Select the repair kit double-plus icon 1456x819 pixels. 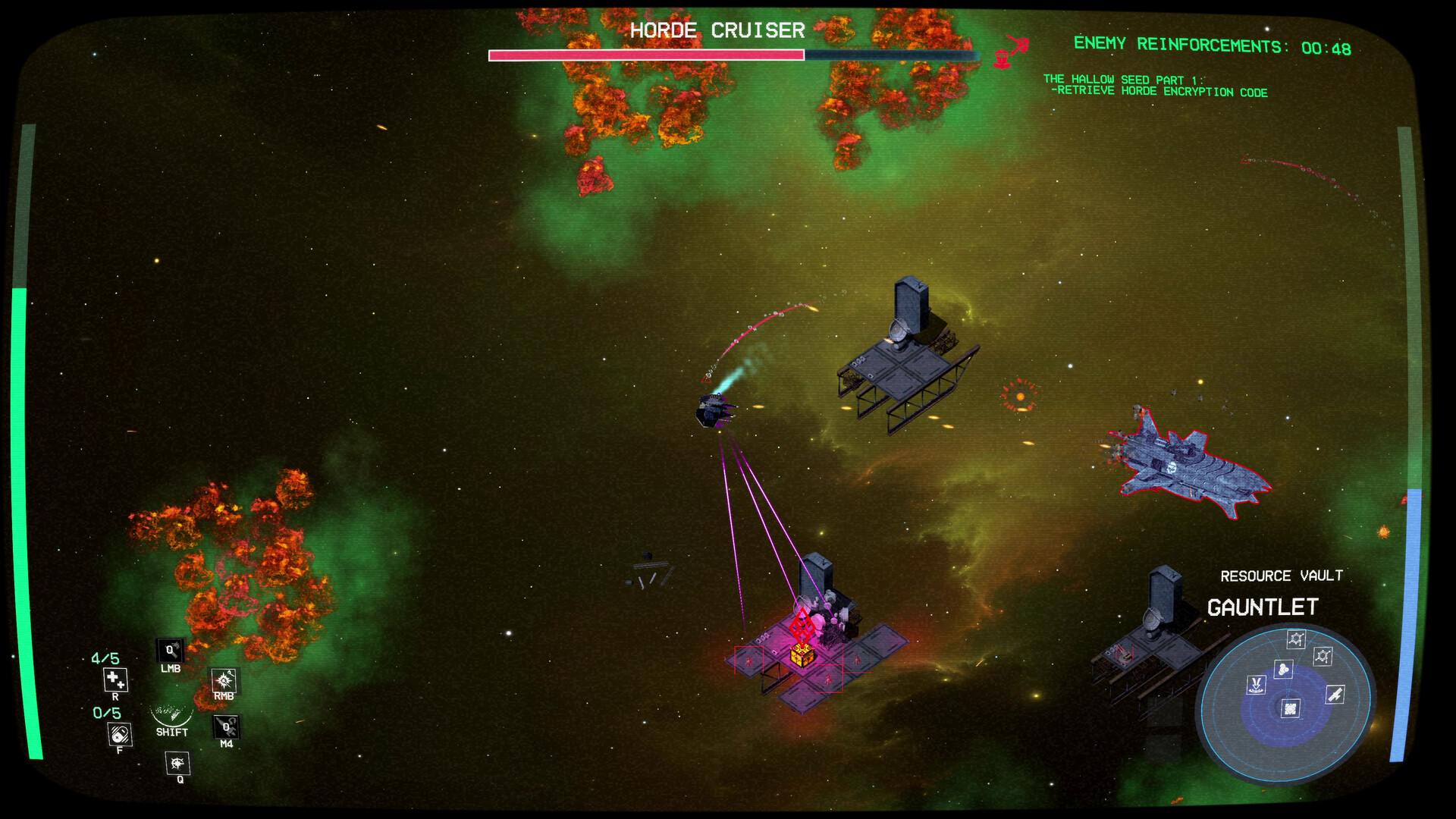coord(115,679)
